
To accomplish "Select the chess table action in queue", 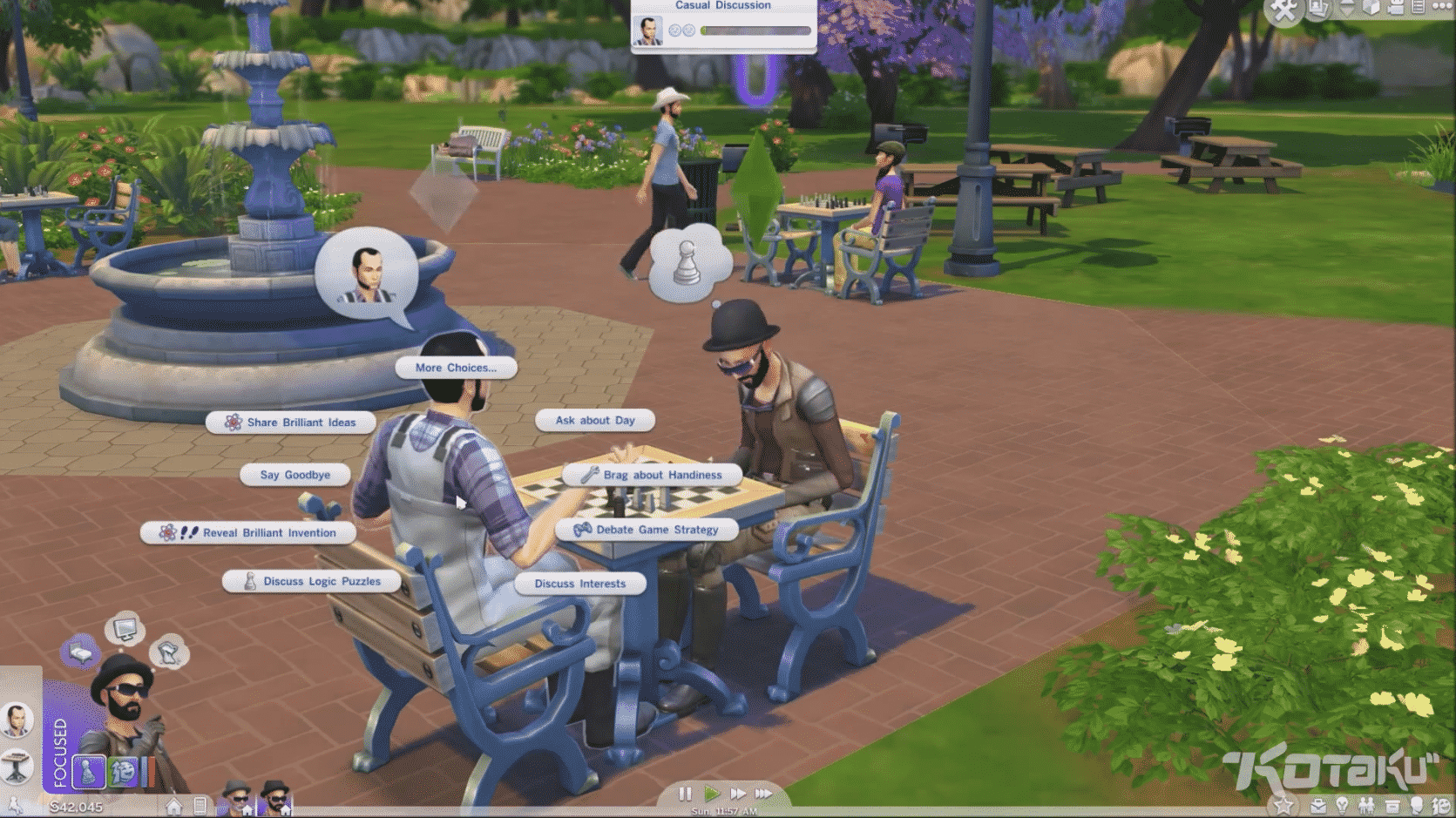I will (17, 765).
